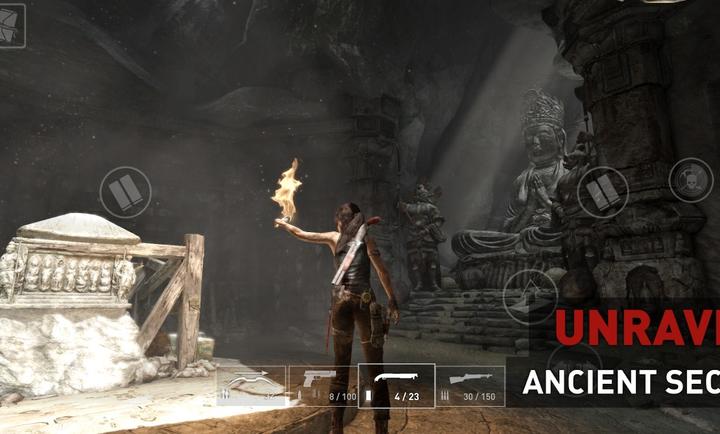Switch to the pistol weapon slot
The image size is (720, 434).
pos(321,386)
